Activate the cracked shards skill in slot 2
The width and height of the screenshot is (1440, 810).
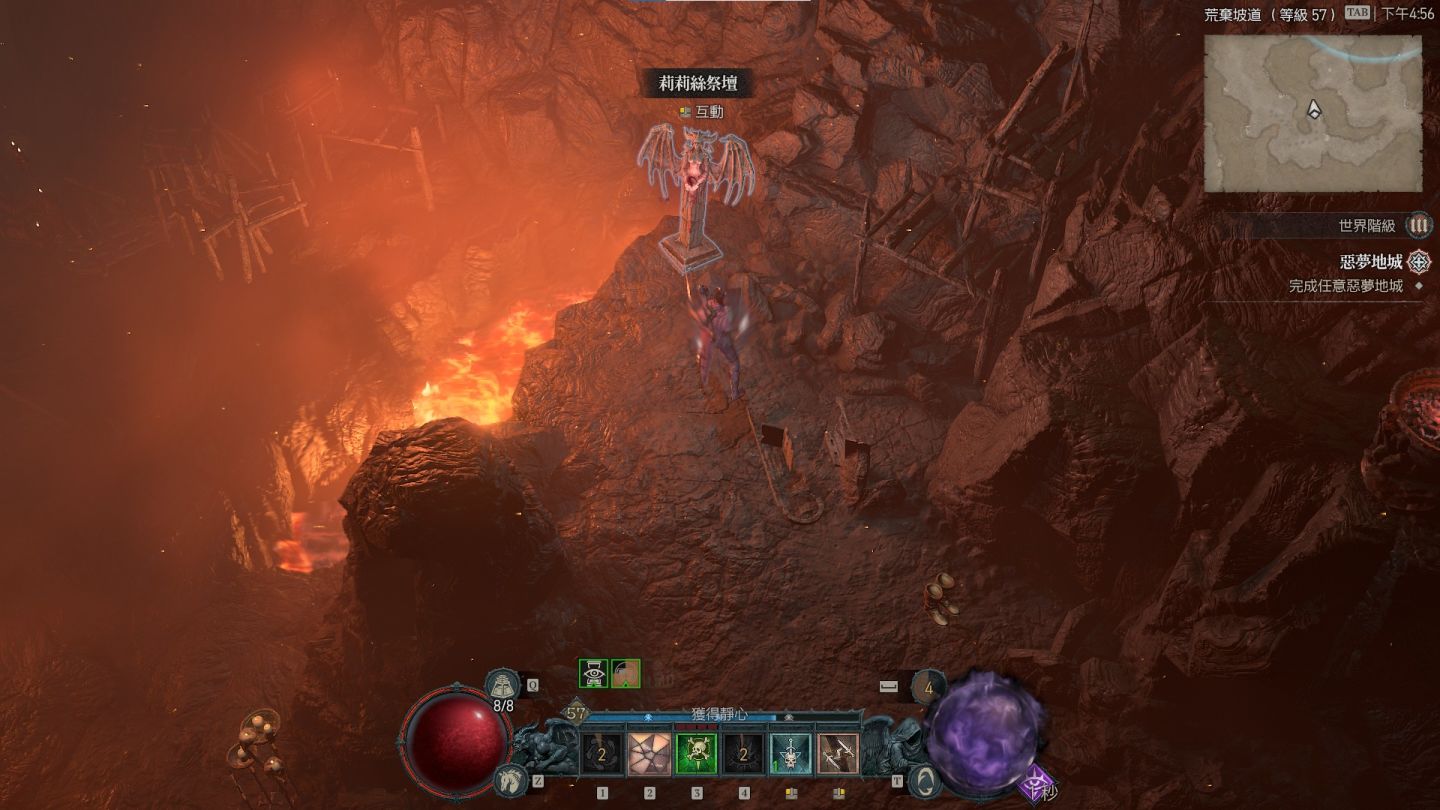click(649, 755)
